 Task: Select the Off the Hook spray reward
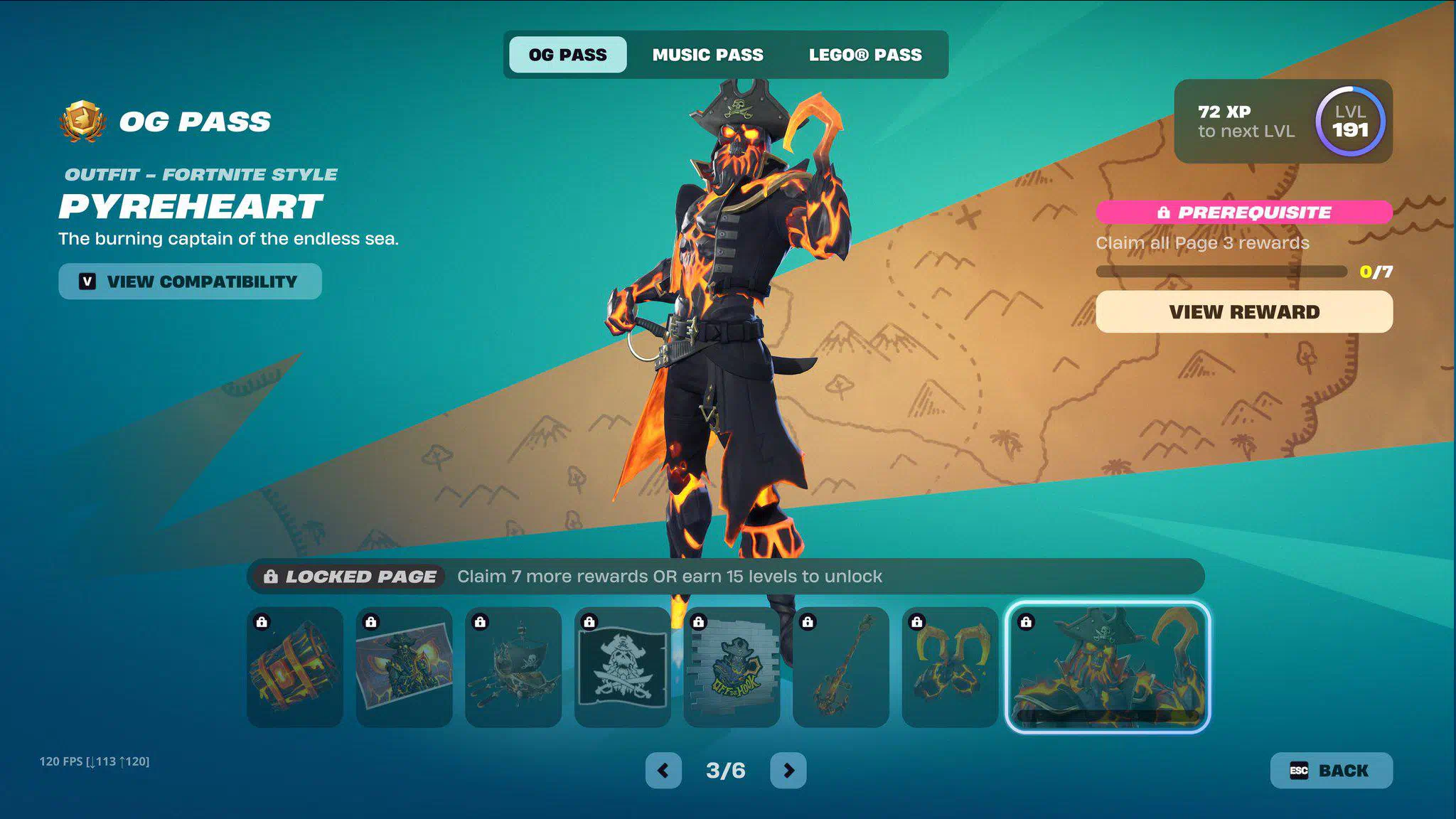(732, 667)
